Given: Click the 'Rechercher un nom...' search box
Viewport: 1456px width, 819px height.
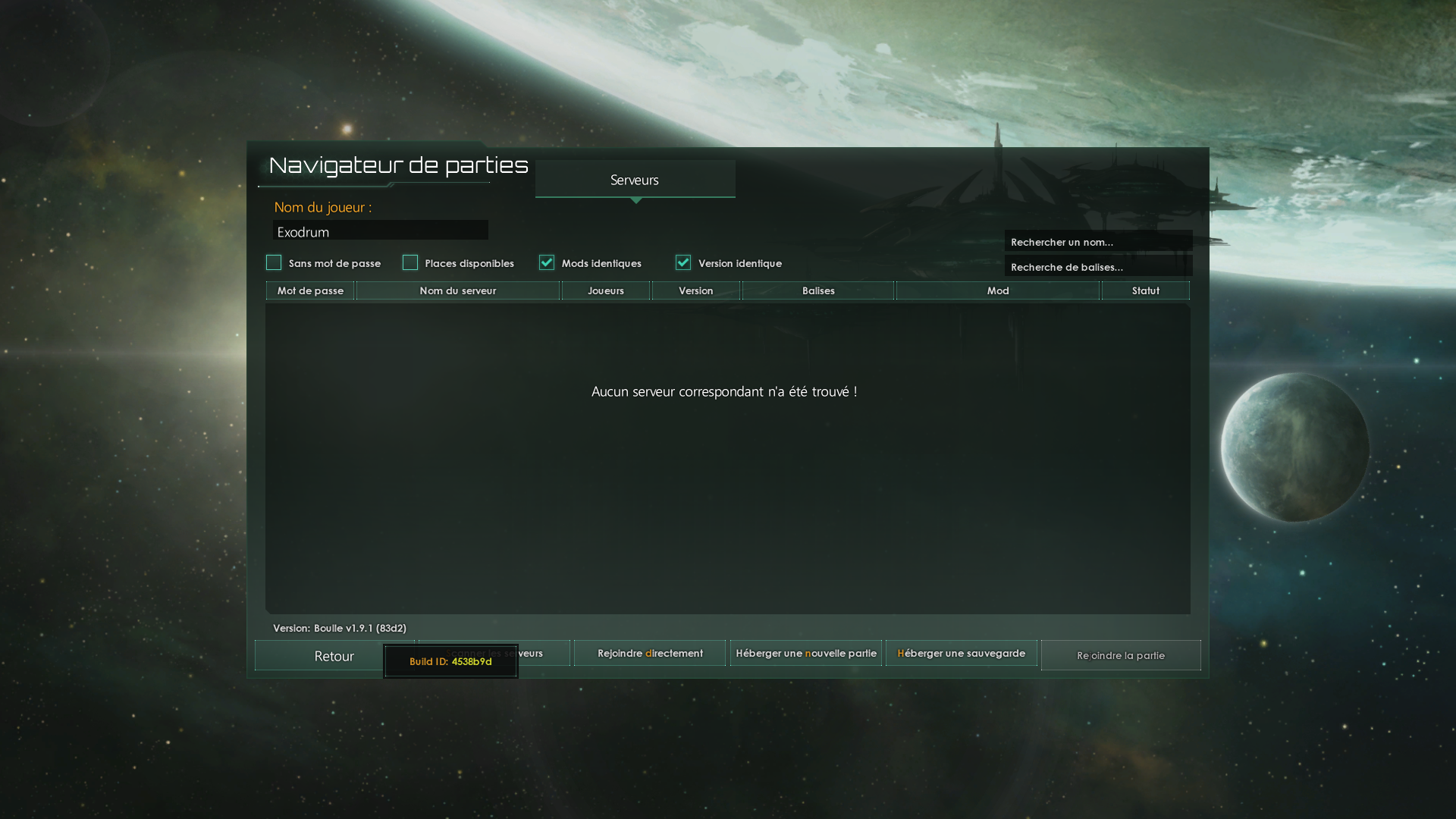Looking at the screenshot, I should (x=1097, y=241).
